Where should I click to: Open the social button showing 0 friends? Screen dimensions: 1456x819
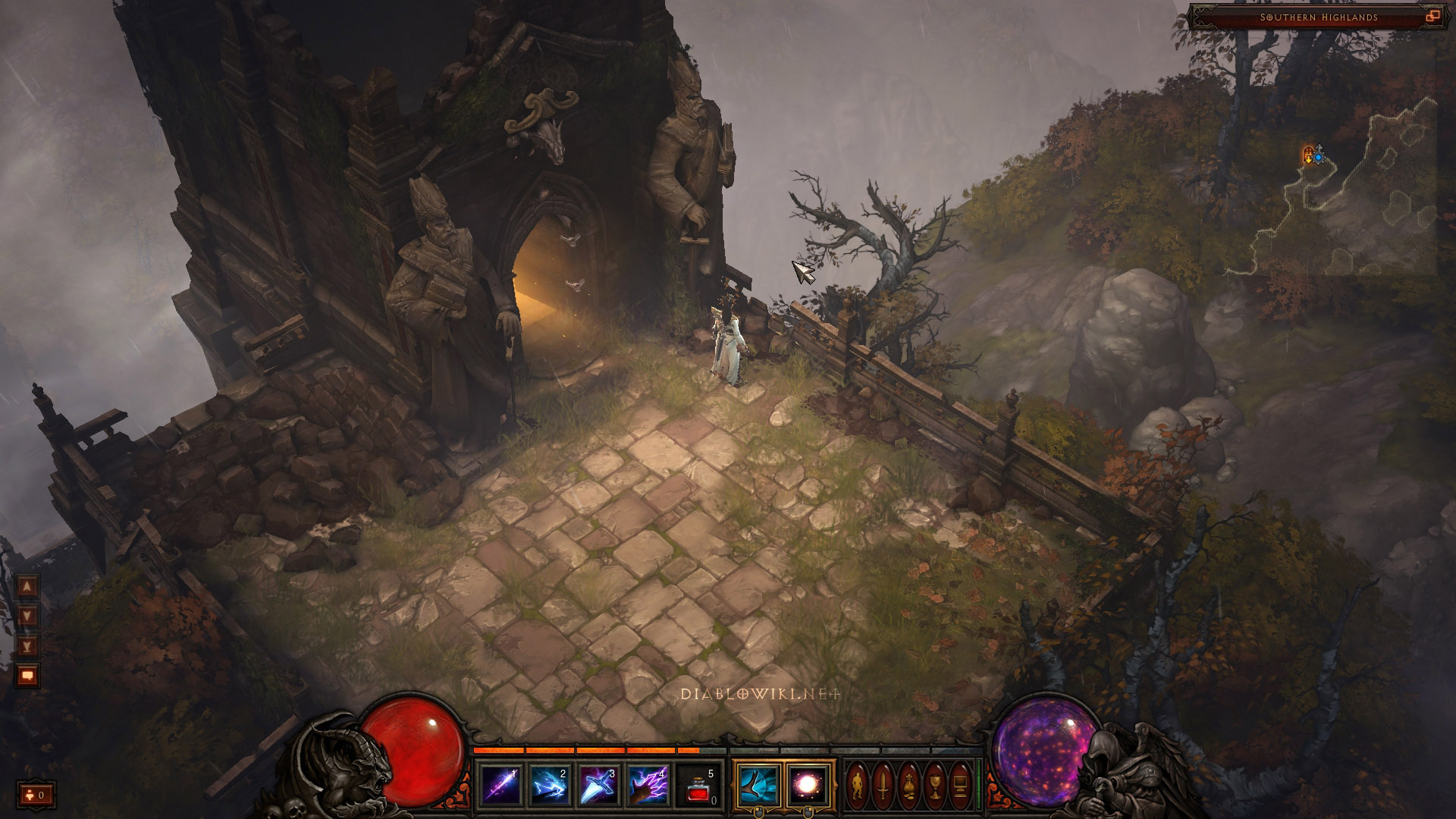(x=36, y=795)
